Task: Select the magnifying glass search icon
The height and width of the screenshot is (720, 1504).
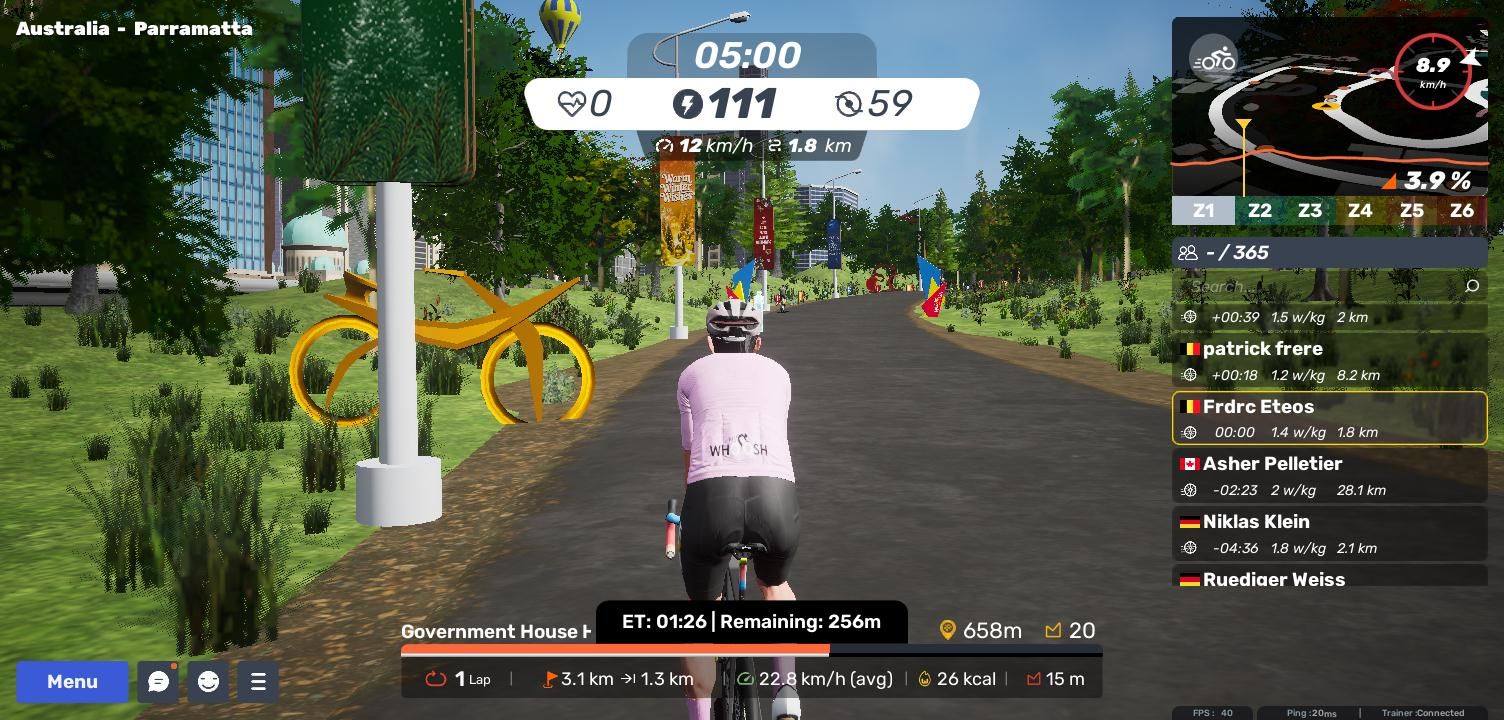Action: point(1471,287)
